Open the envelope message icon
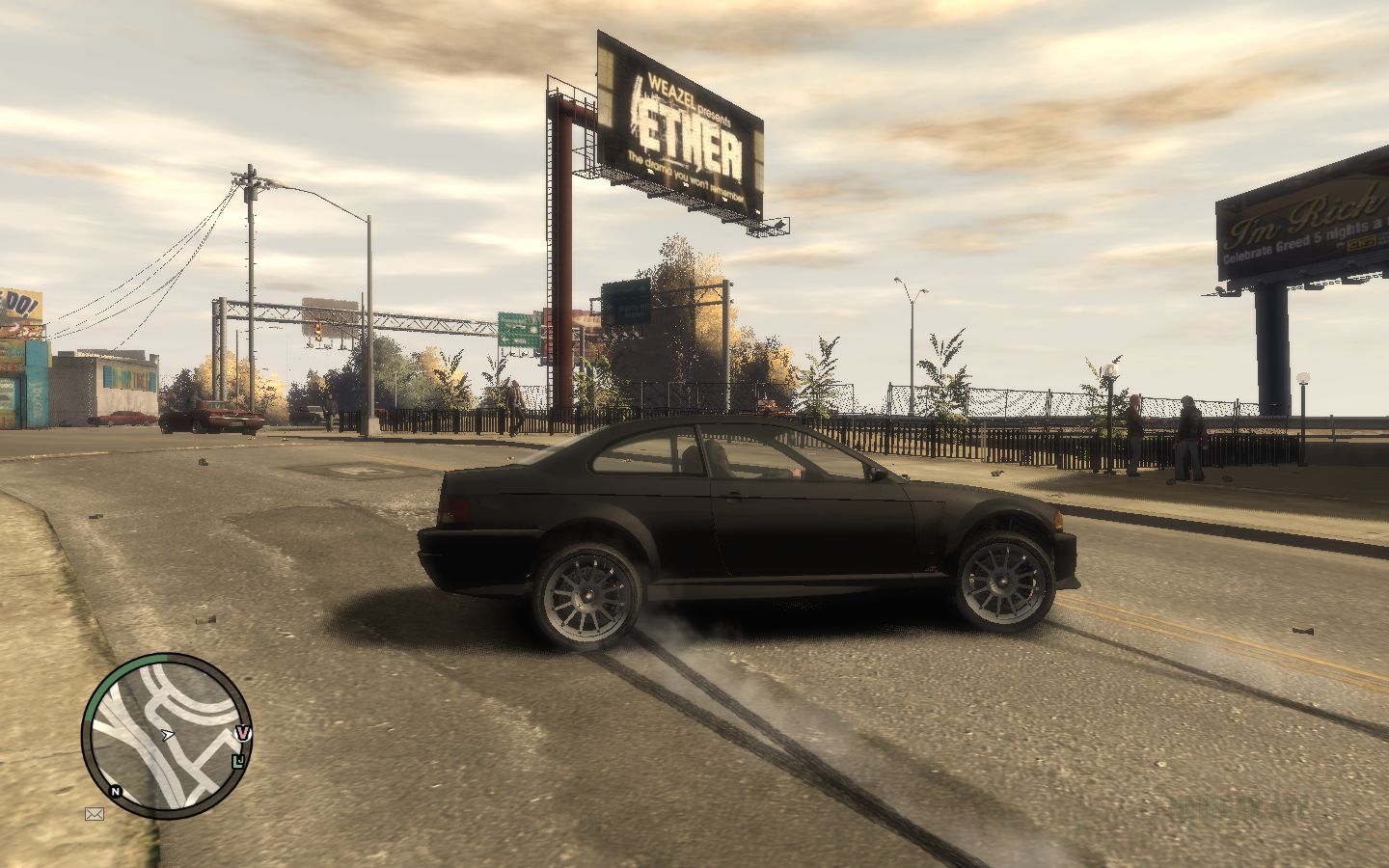This screenshot has width=1389, height=868. [95, 814]
